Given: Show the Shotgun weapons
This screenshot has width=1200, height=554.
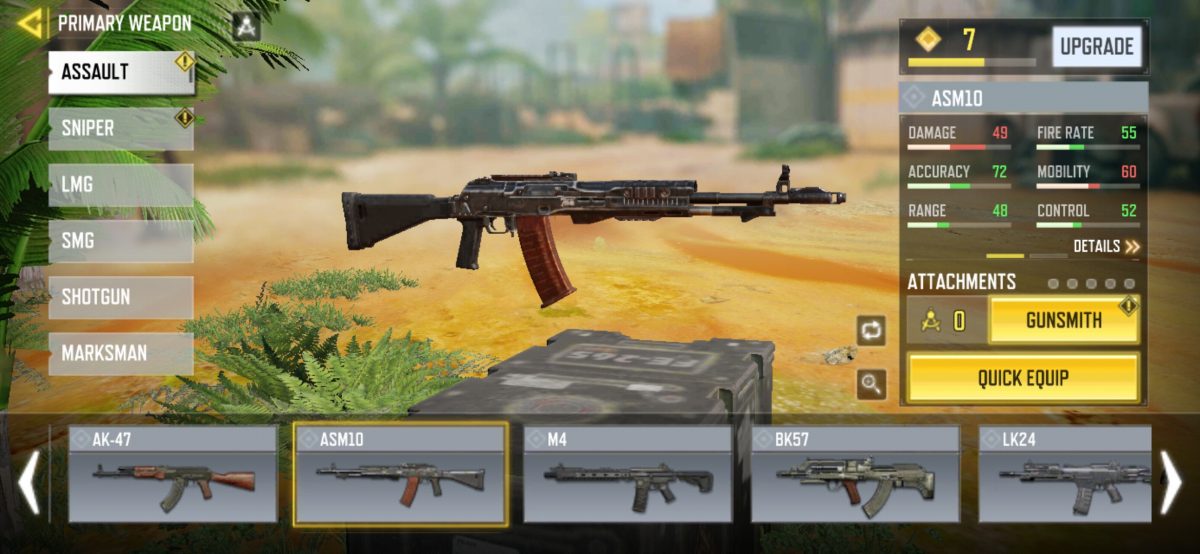Looking at the screenshot, I should click(x=120, y=297).
